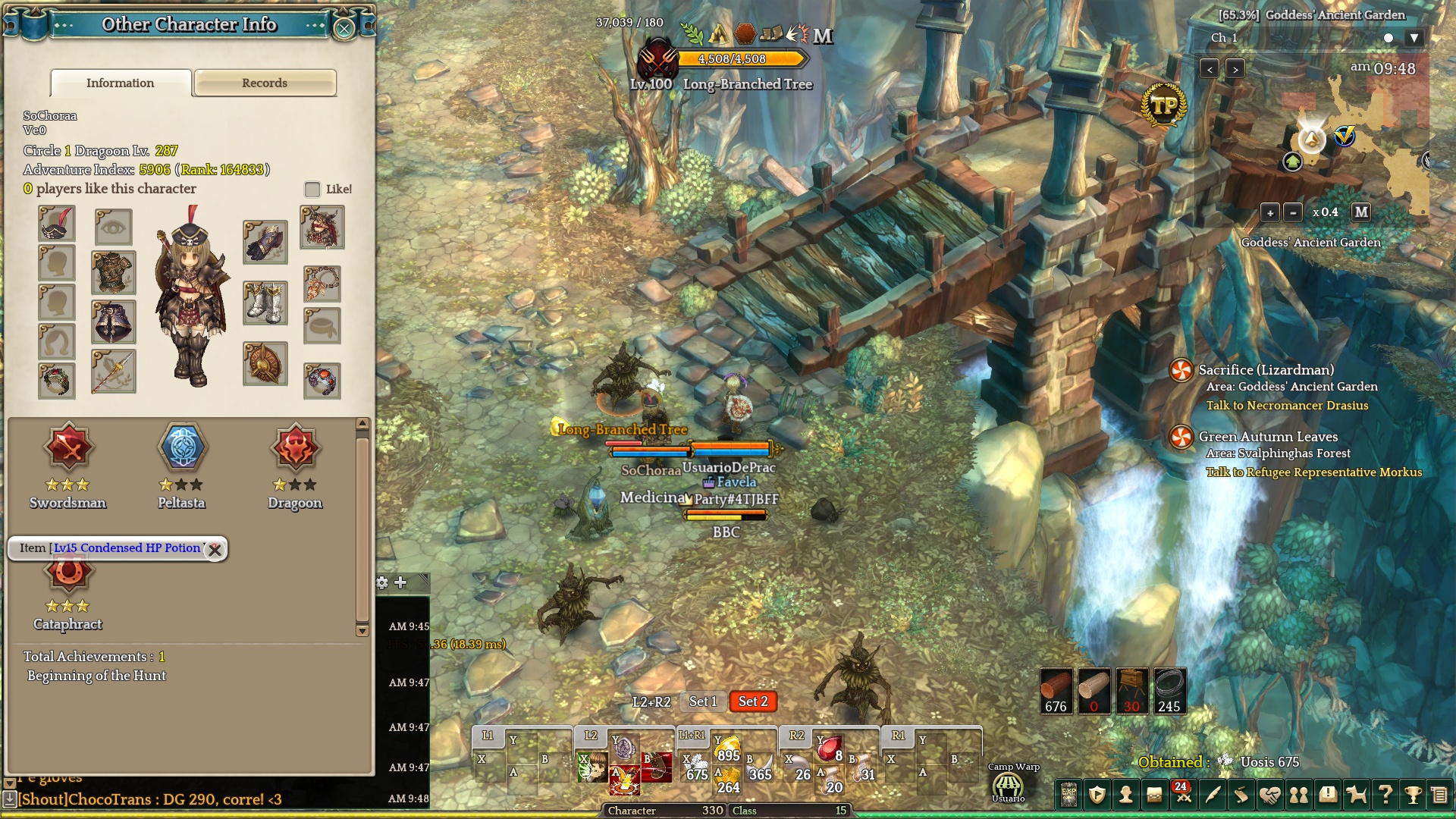The height and width of the screenshot is (819, 1456).
Task: Open the channel dropdown arrow
Action: coord(1414,38)
